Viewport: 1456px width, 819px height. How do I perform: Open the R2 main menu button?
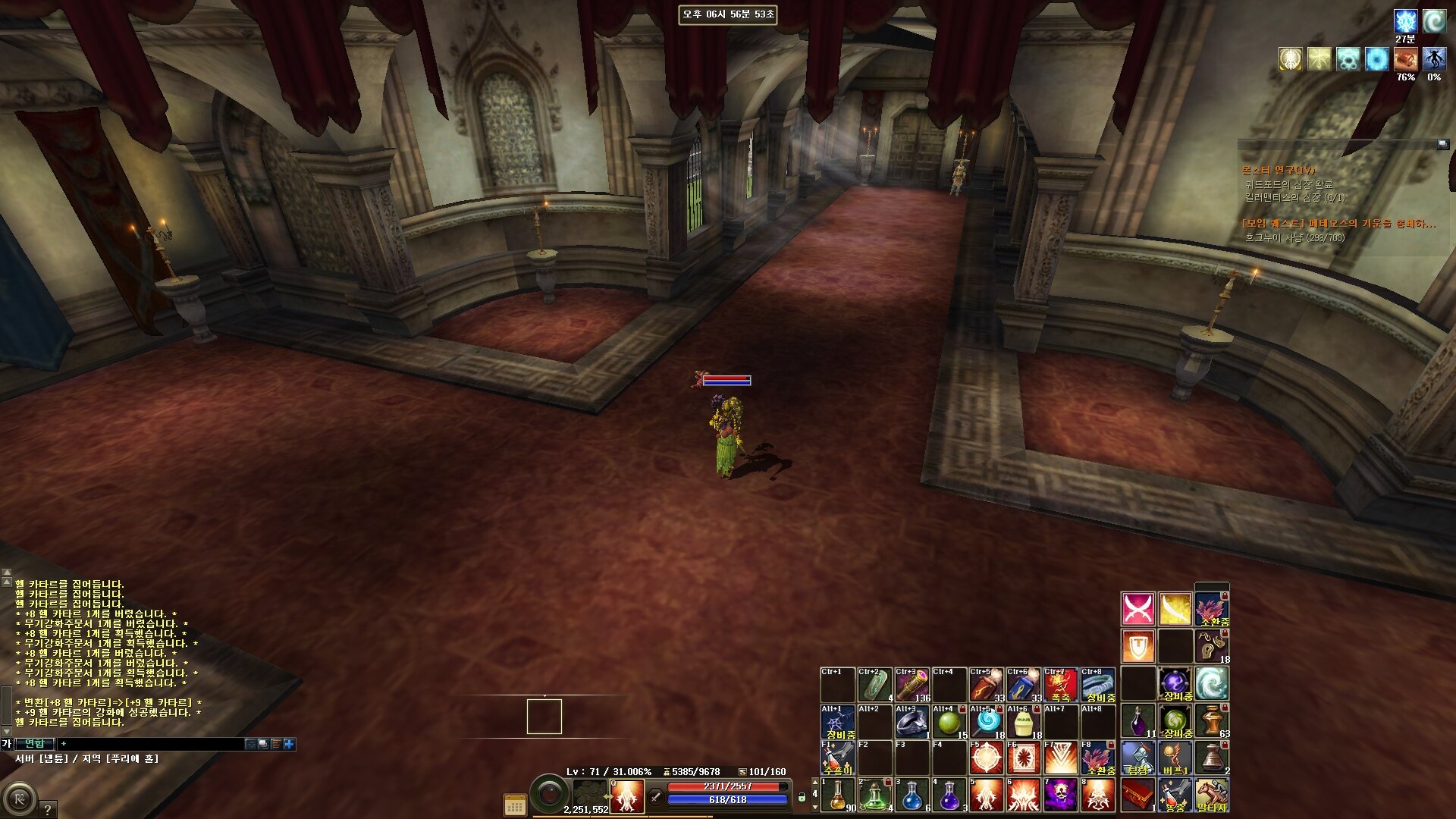(x=19, y=800)
